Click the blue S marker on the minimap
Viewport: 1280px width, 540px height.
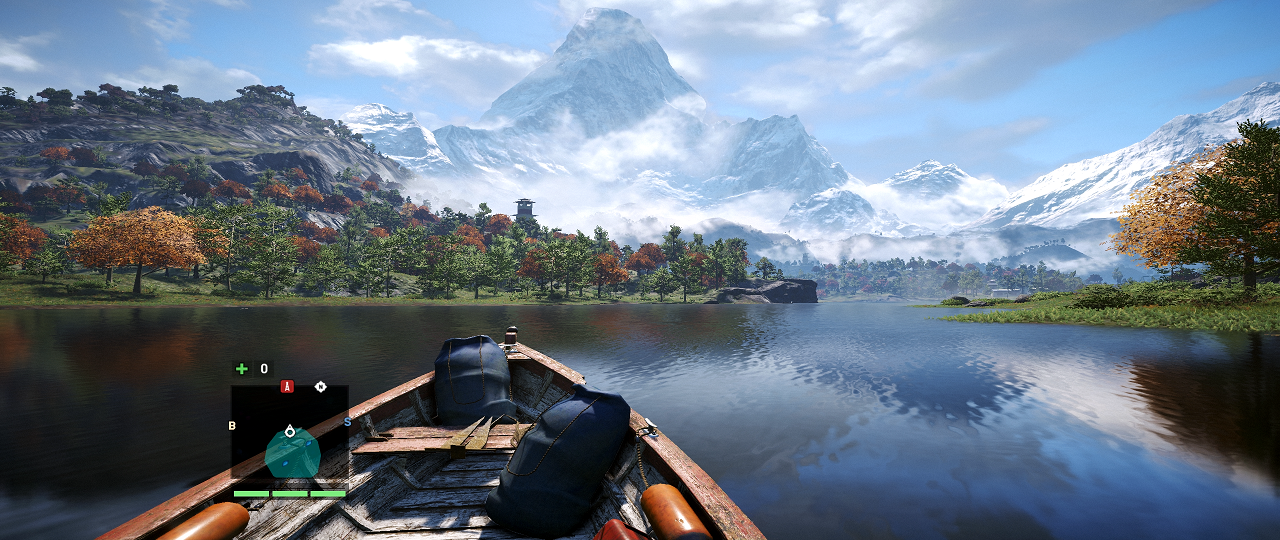coord(347,422)
